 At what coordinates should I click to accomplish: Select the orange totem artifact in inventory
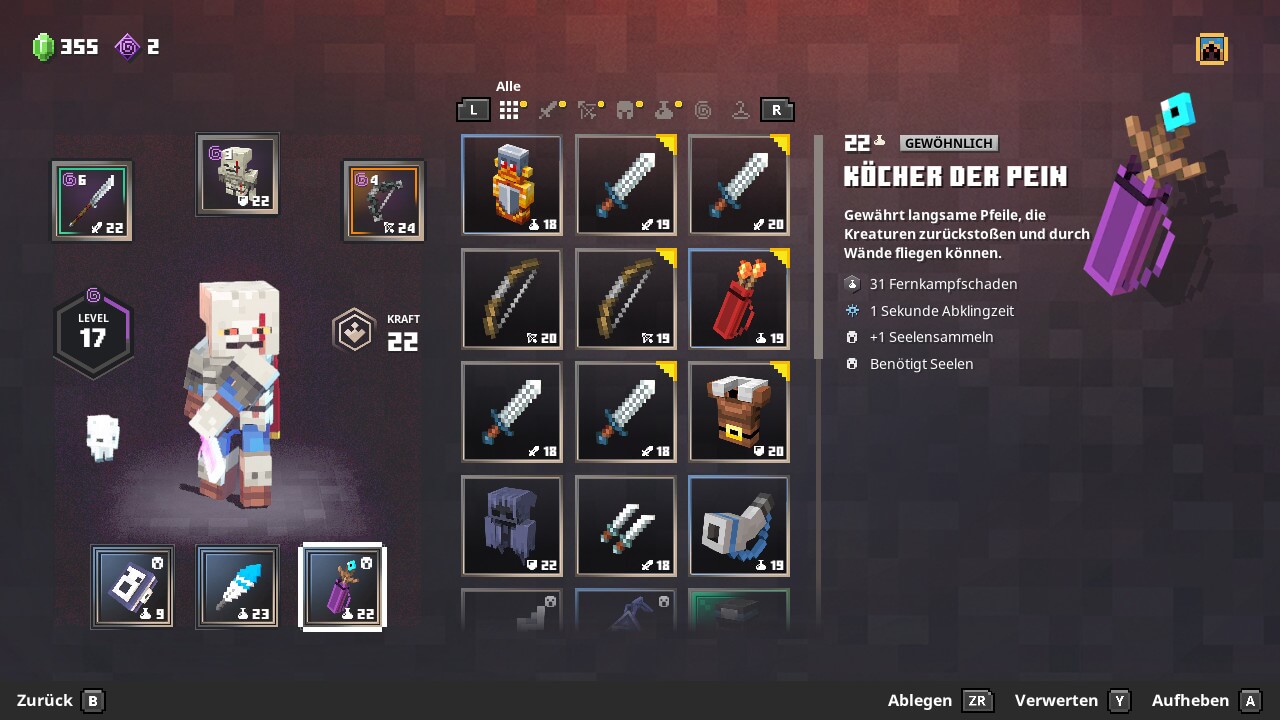(511, 185)
